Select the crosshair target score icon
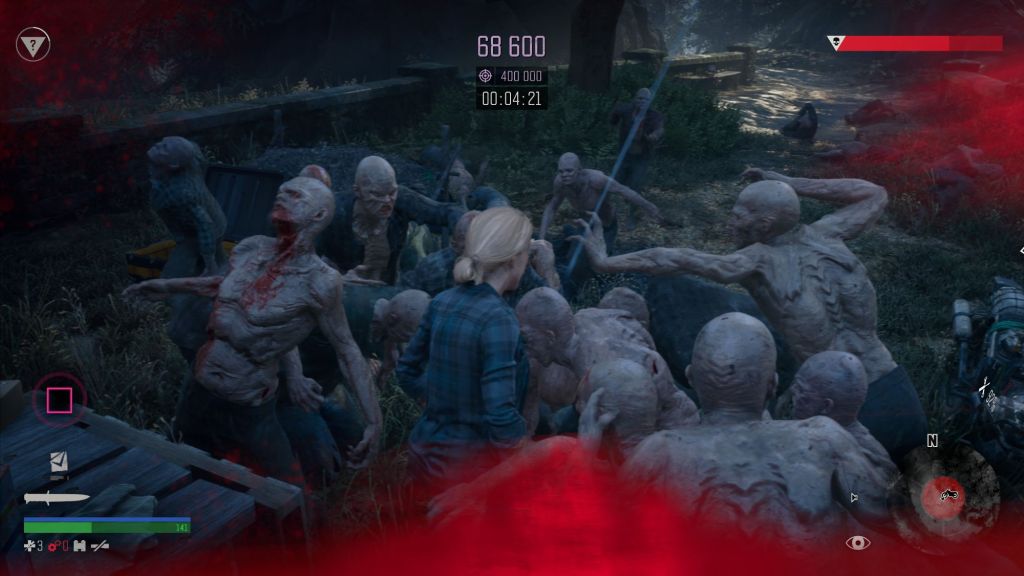The height and width of the screenshot is (576, 1024). 486,76
